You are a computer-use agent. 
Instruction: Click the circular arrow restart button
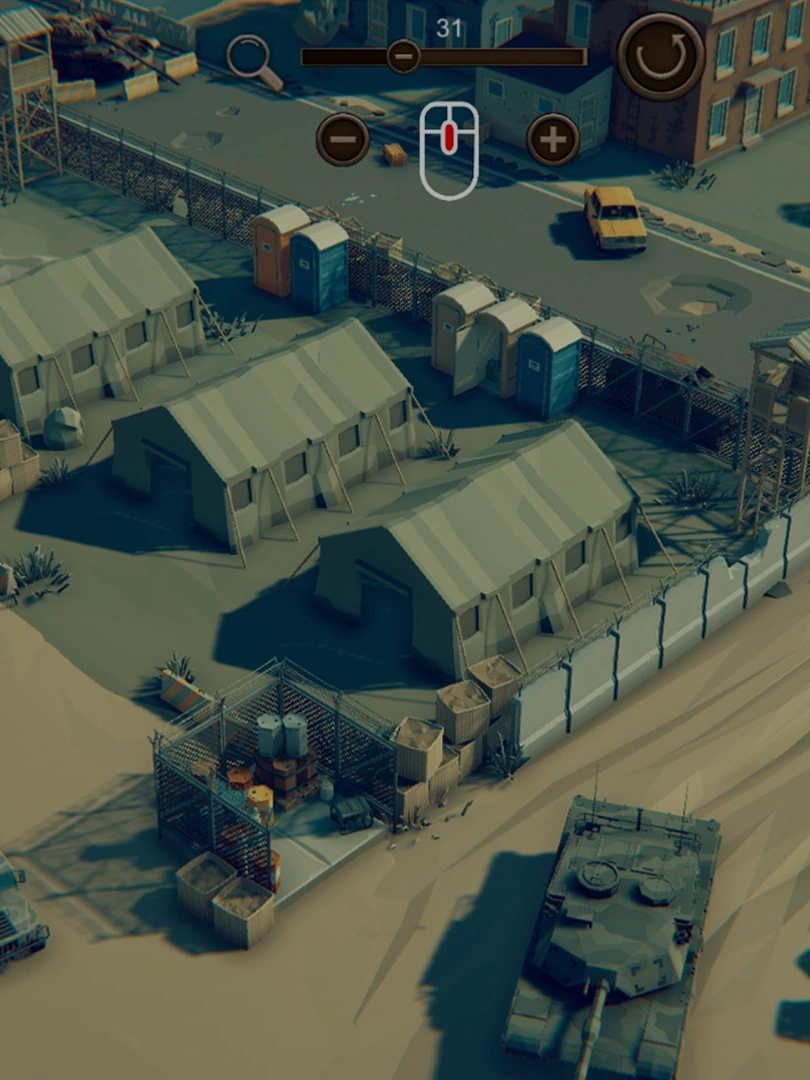tap(661, 56)
